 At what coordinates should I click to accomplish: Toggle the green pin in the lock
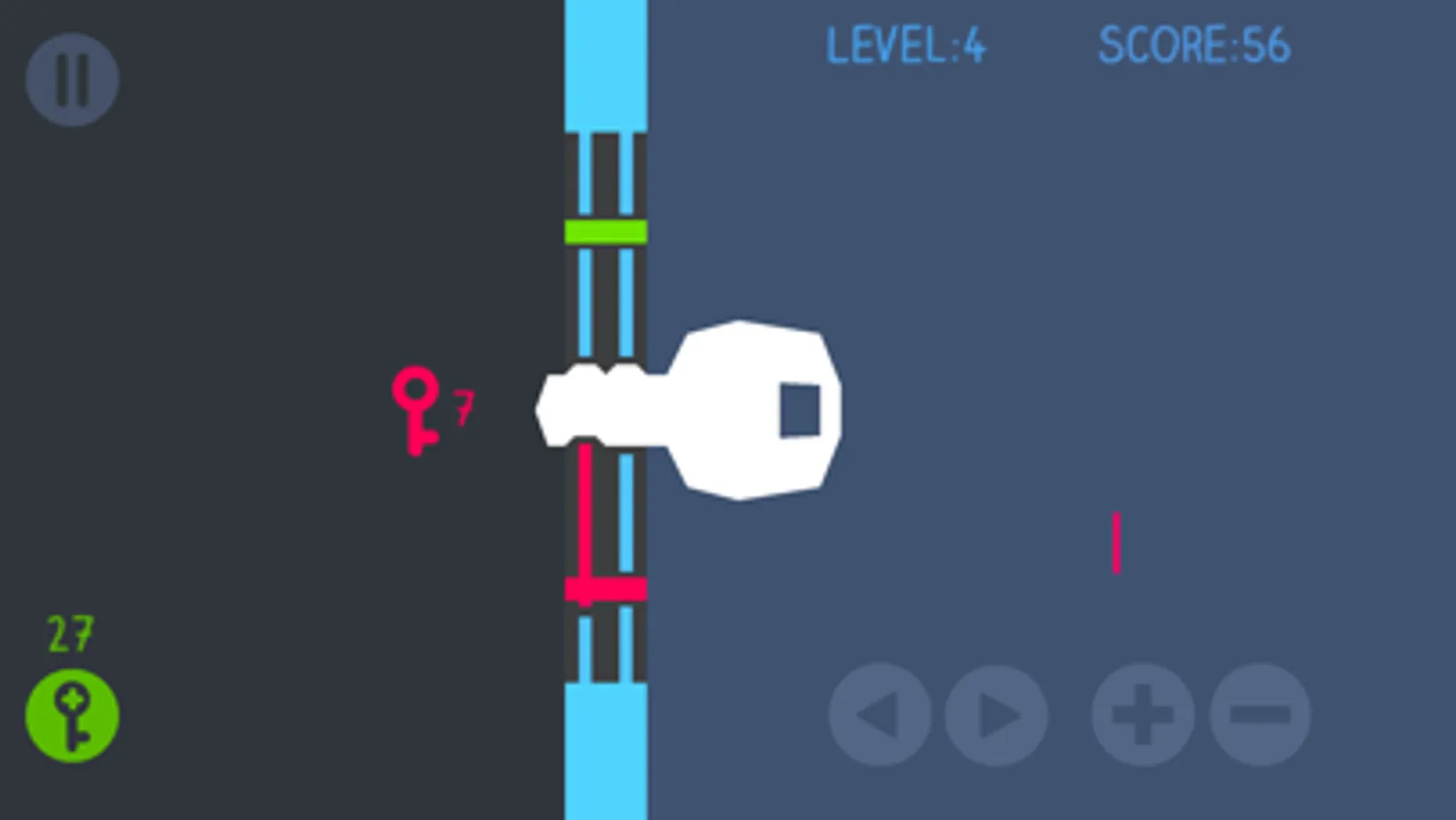(604, 231)
